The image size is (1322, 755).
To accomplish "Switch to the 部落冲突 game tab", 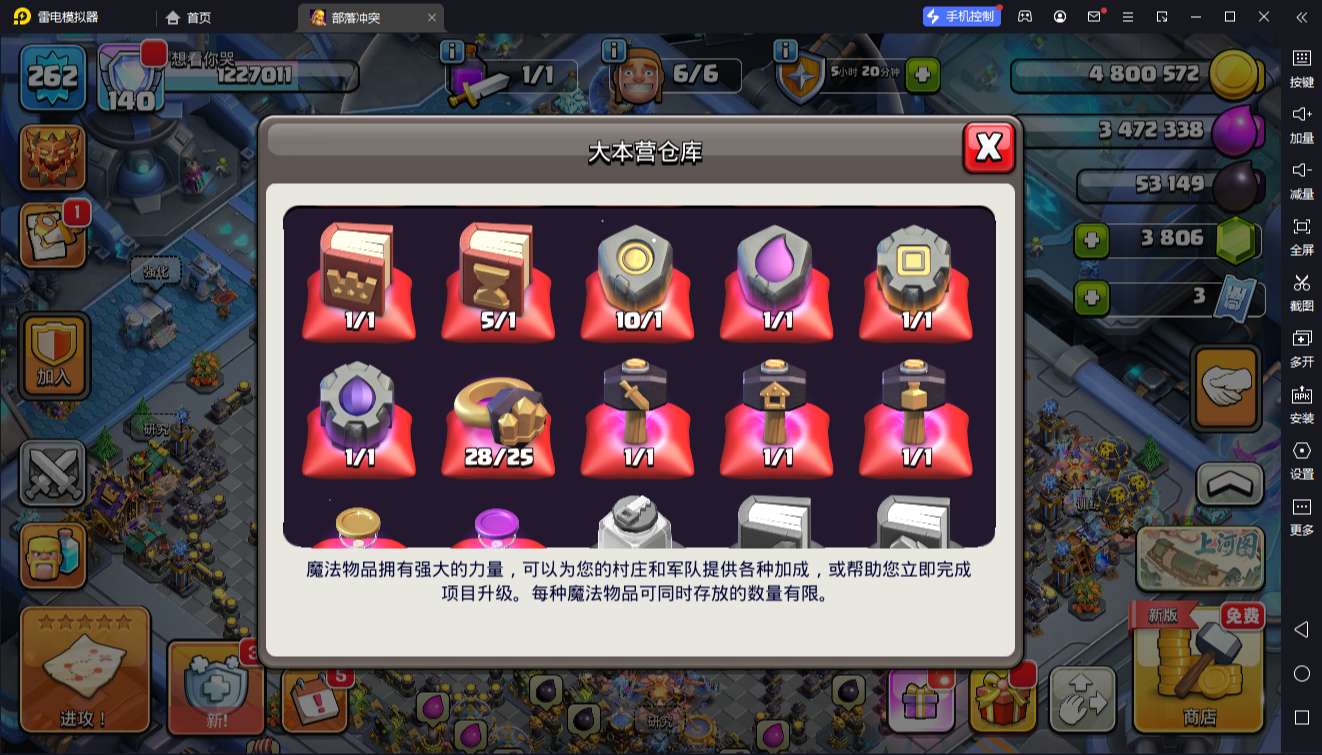I will (x=355, y=17).
